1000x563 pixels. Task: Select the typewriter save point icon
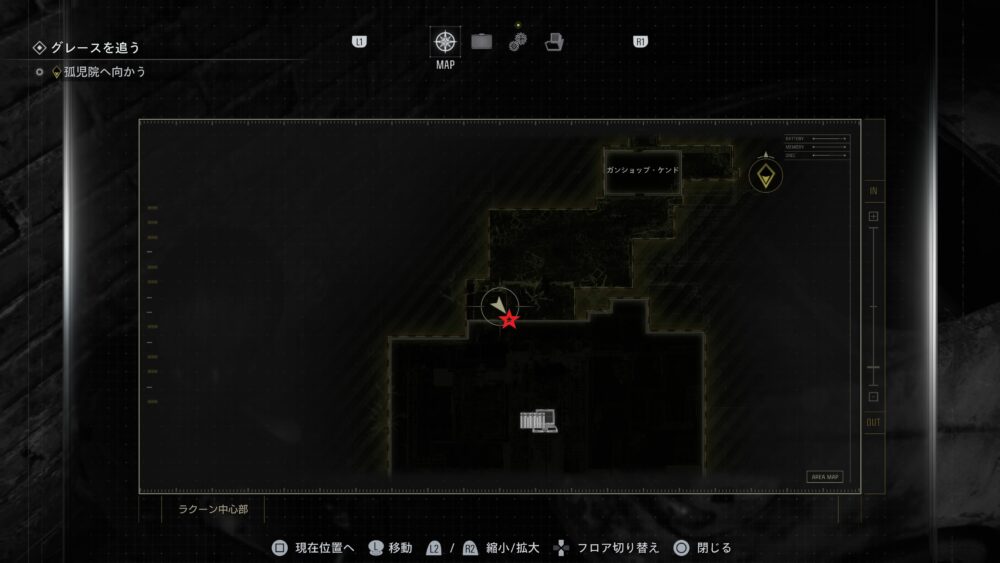(538, 421)
